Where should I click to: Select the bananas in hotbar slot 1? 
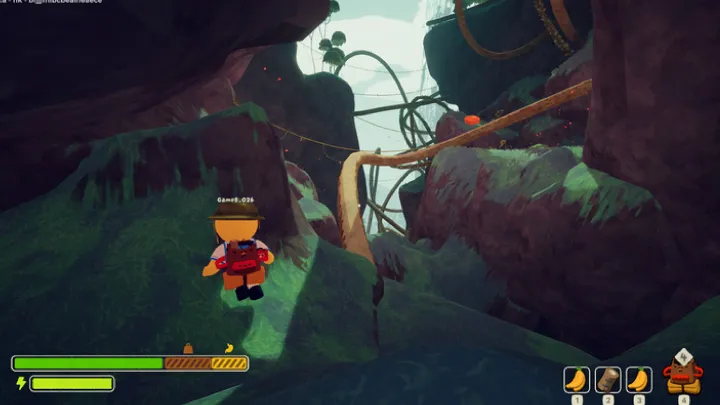coord(576,380)
